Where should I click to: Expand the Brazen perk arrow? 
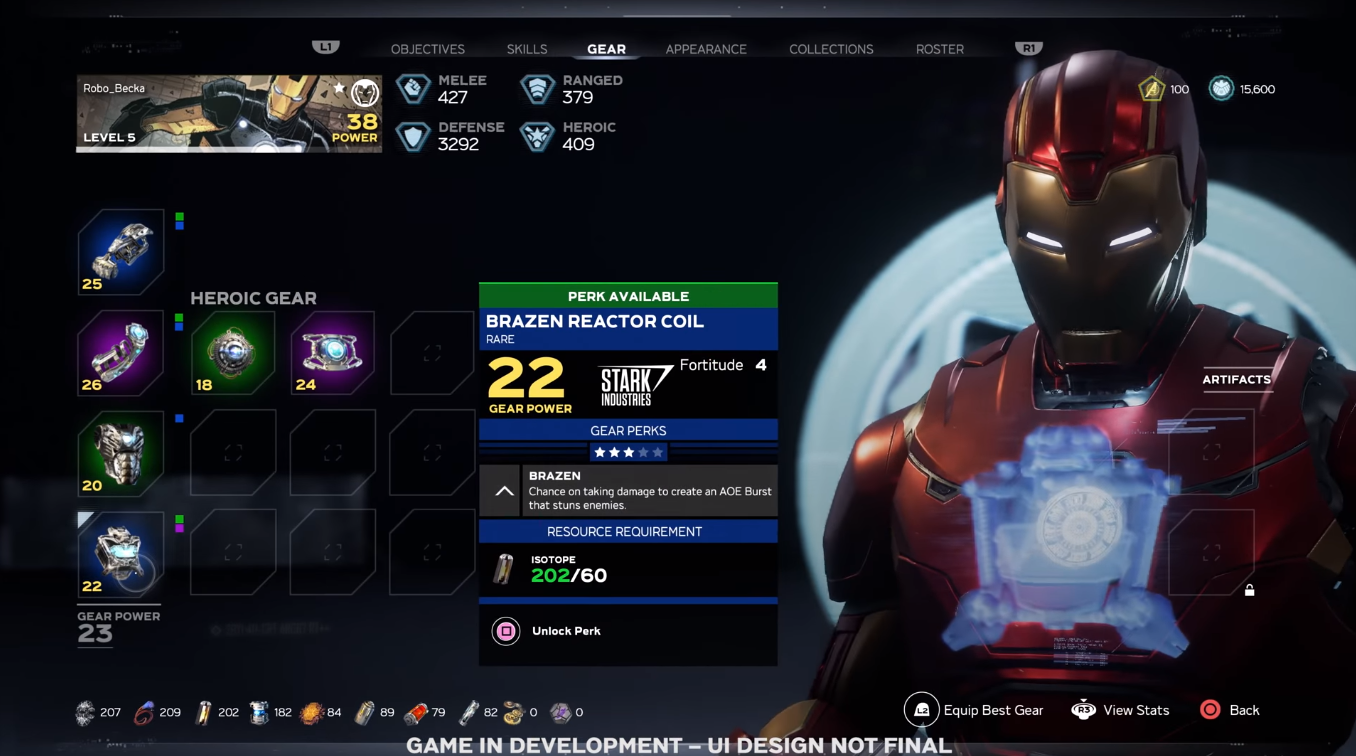click(504, 491)
